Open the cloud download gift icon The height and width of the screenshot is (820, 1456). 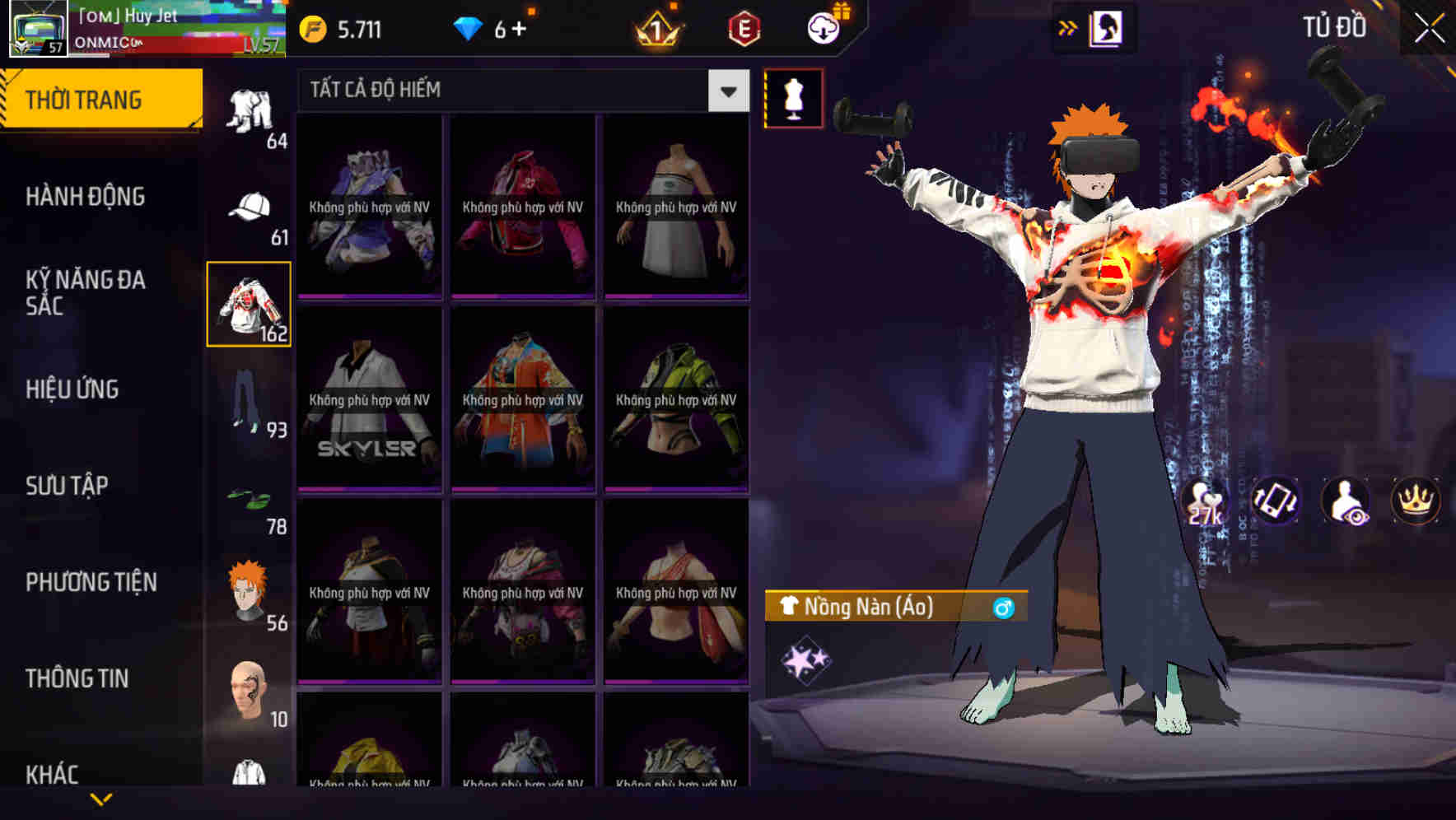pyautogui.click(x=823, y=27)
